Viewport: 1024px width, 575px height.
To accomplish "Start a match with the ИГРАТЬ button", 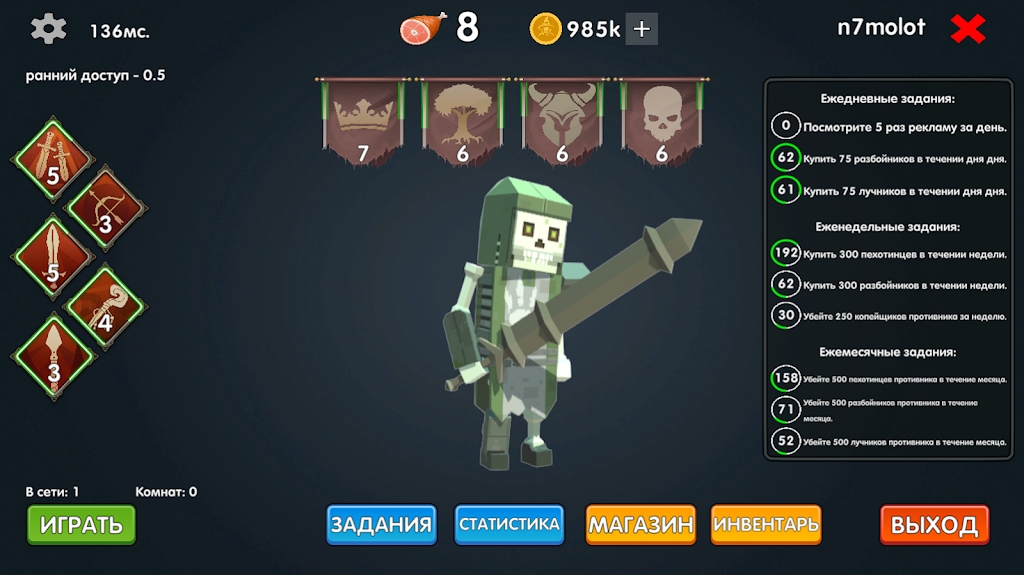I will pyautogui.click(x=81, y=524).
